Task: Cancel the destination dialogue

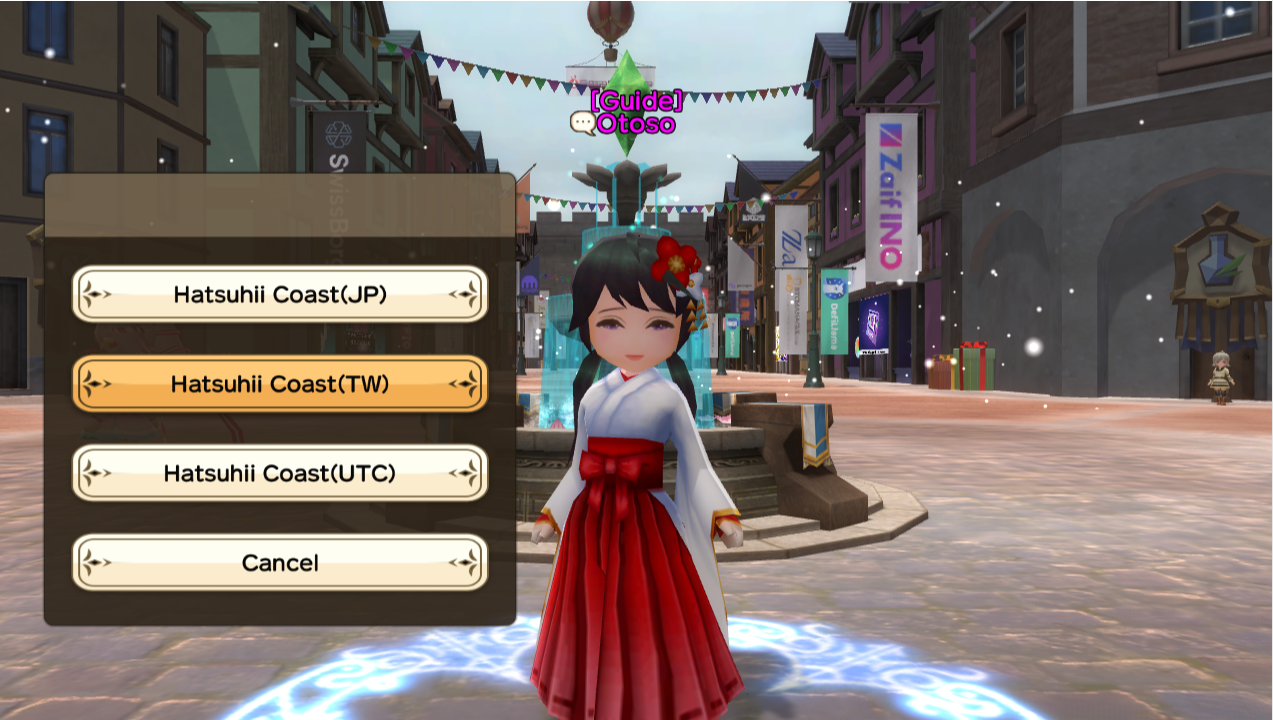Action: [280, 563]
